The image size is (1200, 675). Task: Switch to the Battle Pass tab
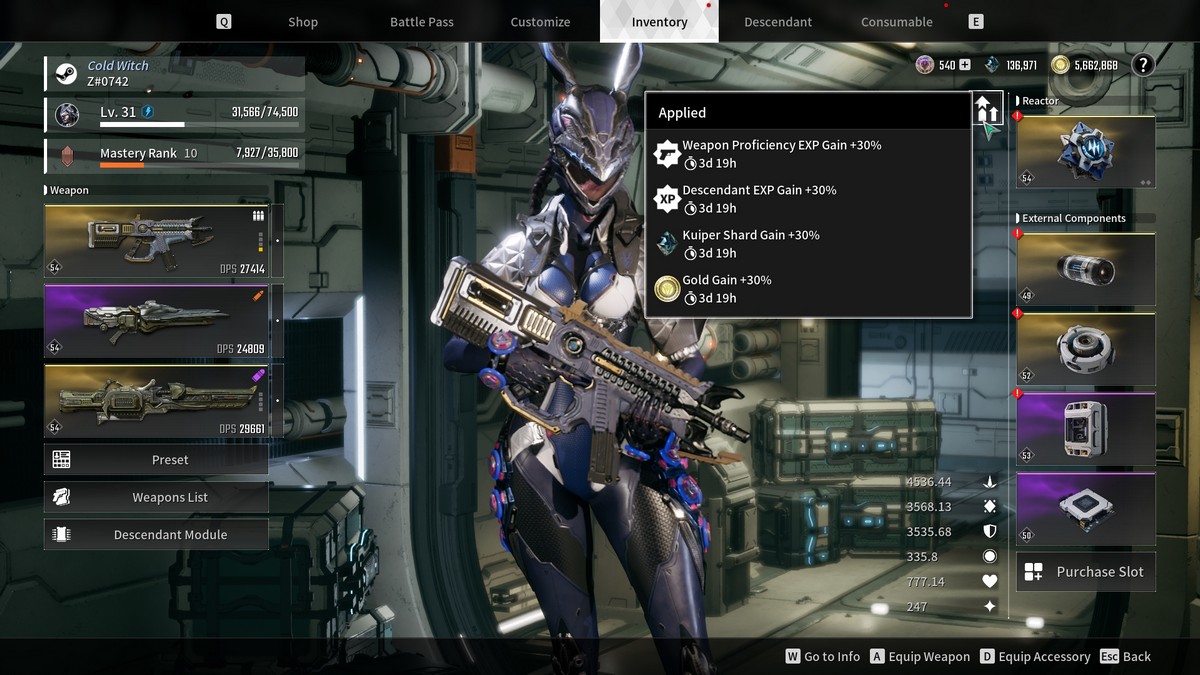(x=424, y=22)
